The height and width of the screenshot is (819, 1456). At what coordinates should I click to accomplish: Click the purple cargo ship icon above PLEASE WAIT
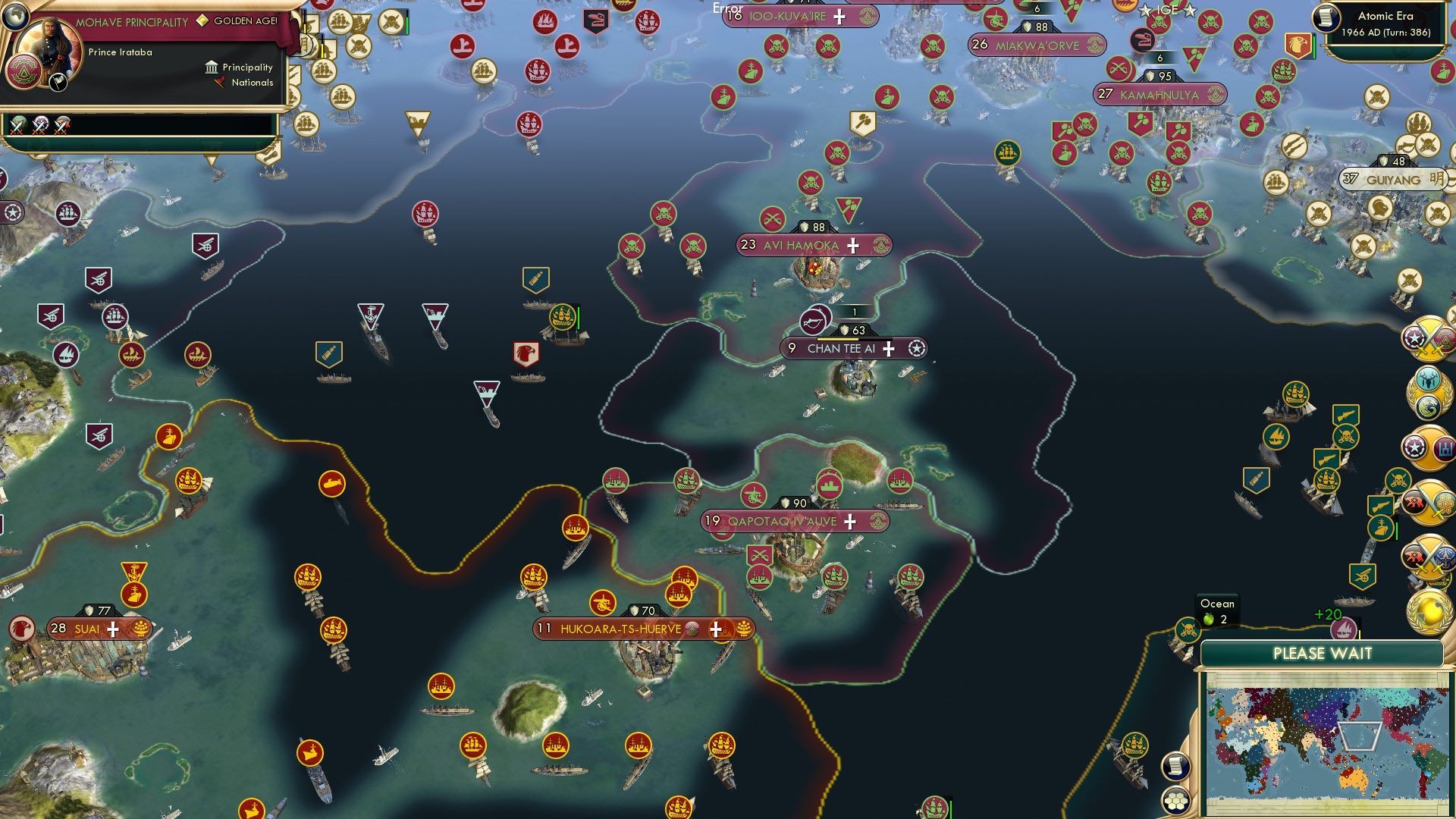(1345, 629)
